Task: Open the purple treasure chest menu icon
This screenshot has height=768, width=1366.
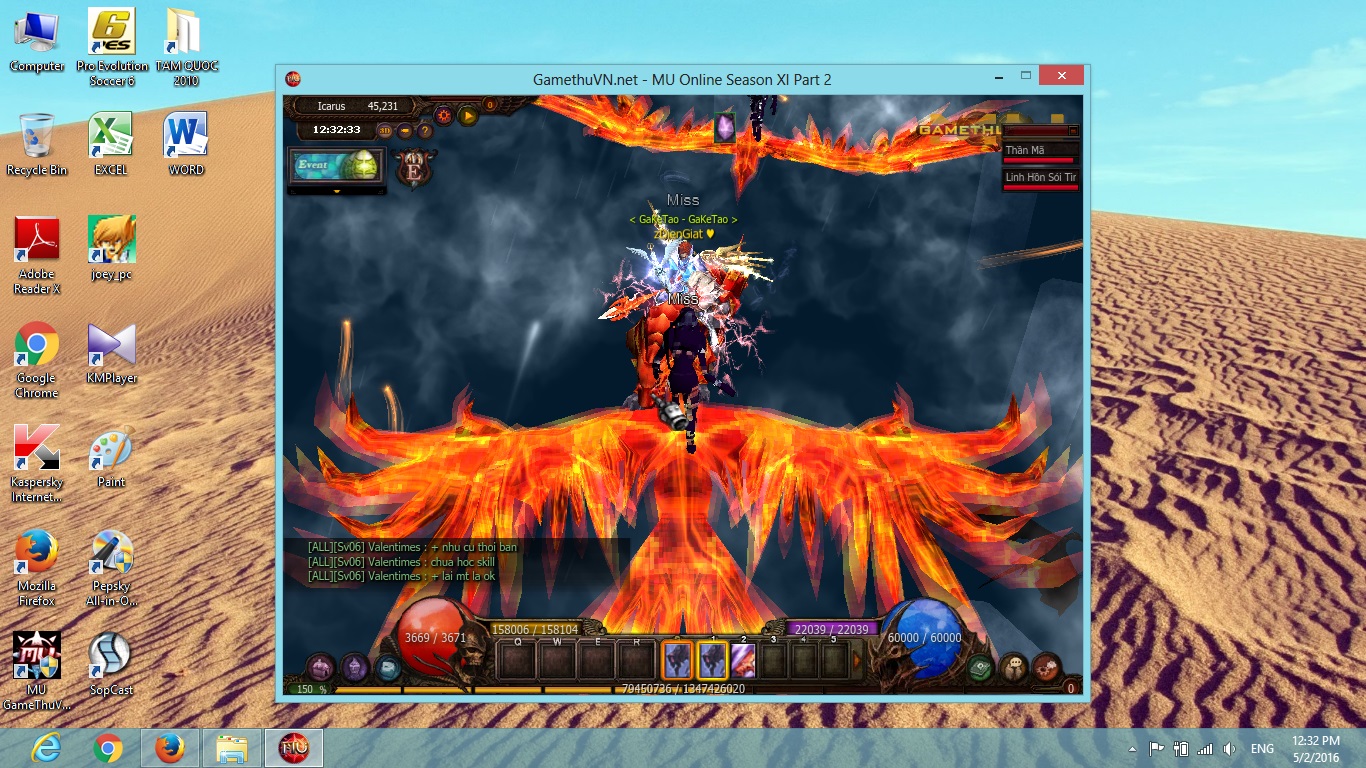Action: click(320, 667)
